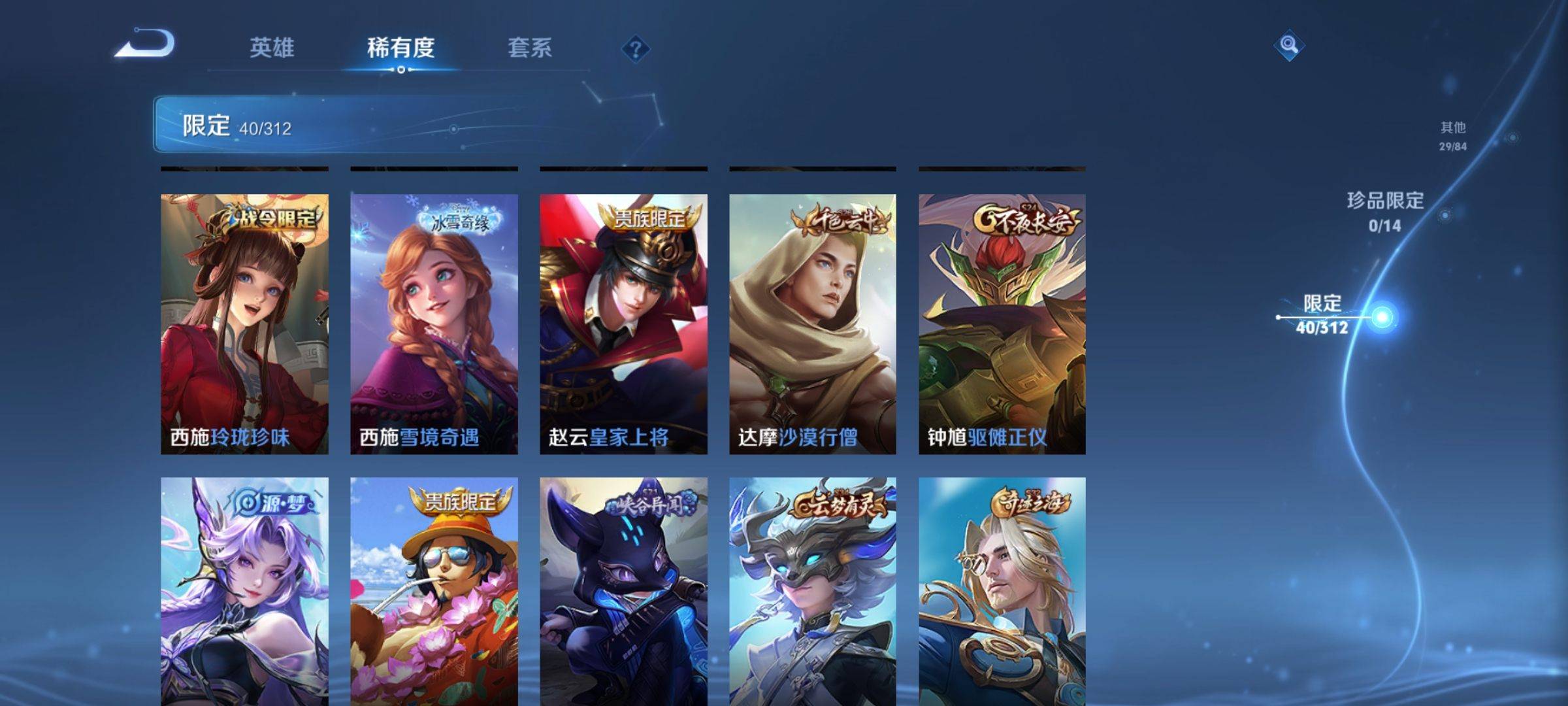This screenshot has height=706, width=1568.
Task: Jump to the 其他 29/84 rarity category
Action: tap(1453, 135)
